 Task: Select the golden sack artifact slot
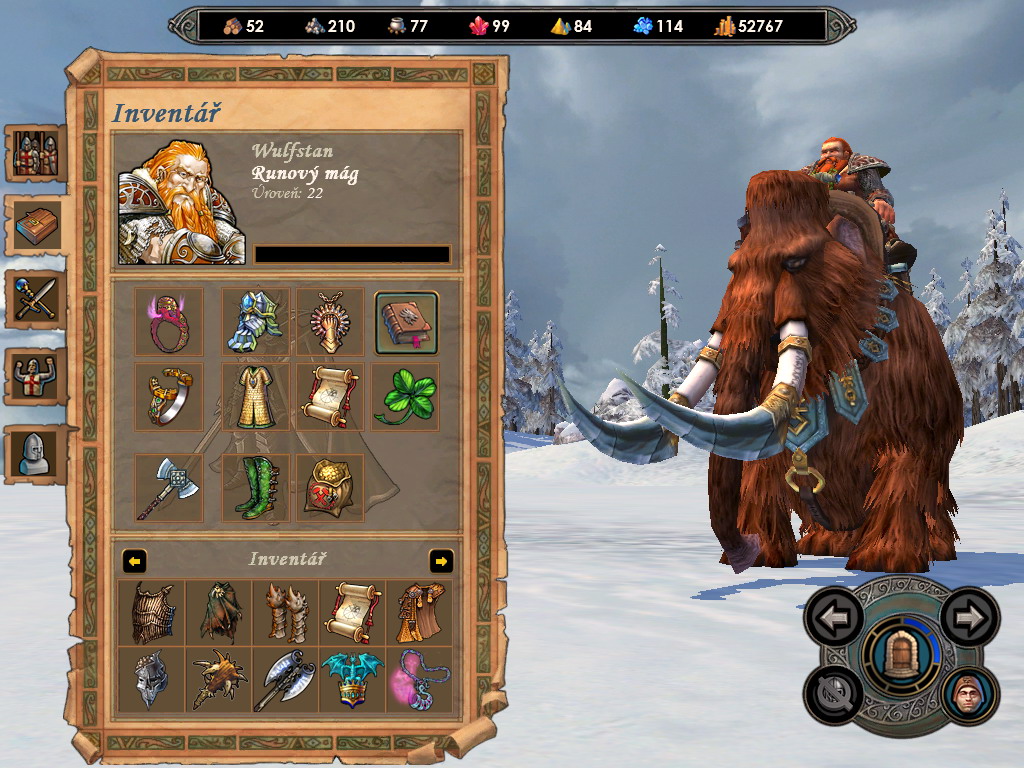[x=330, y=488]
